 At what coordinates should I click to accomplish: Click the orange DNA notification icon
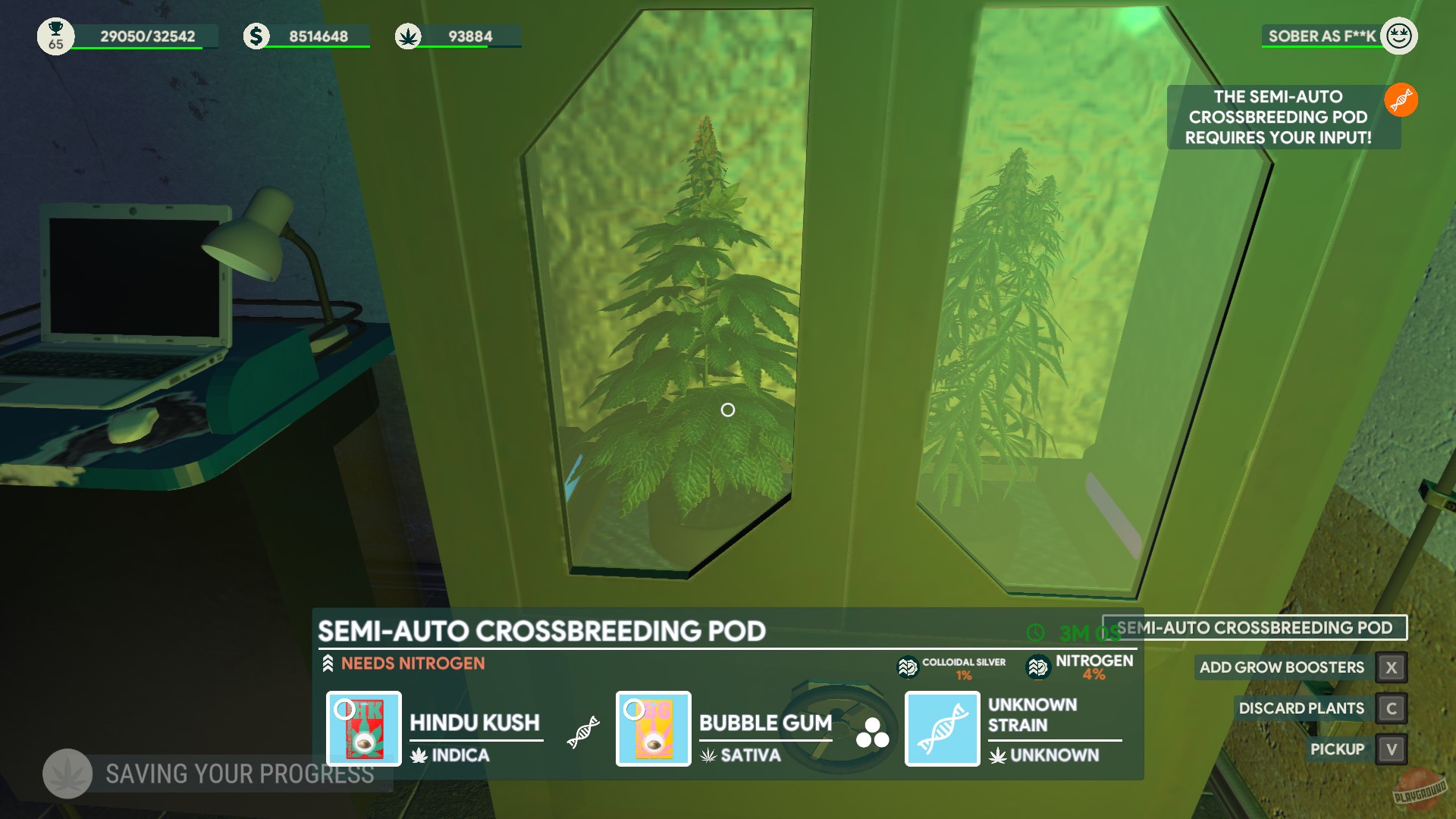(x=1402, y=99)
